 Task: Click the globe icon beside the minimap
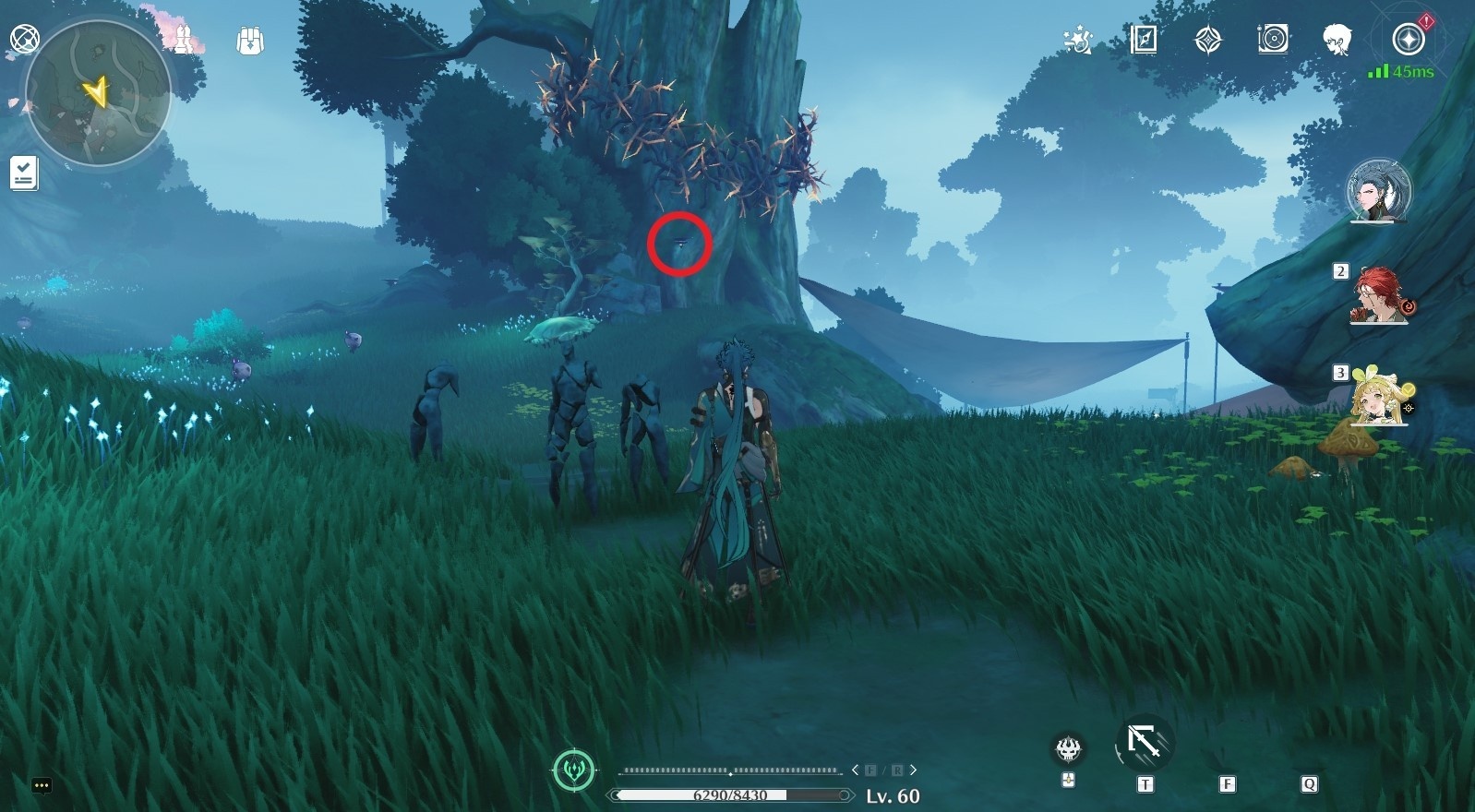tap(23, 39)
